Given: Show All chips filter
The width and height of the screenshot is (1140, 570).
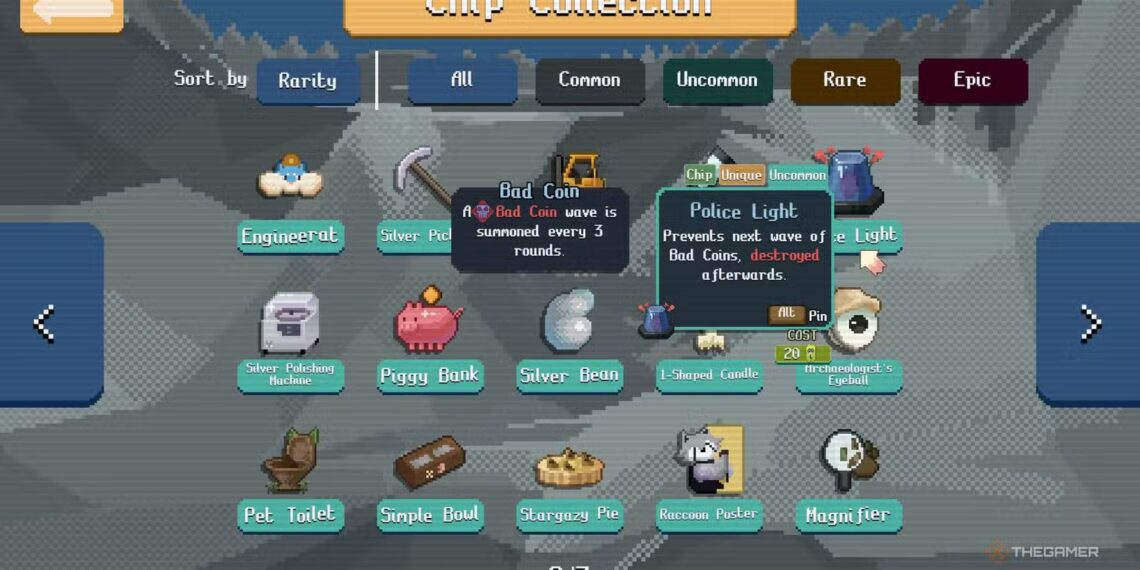Looking at the screenshot, I should 462,80.
